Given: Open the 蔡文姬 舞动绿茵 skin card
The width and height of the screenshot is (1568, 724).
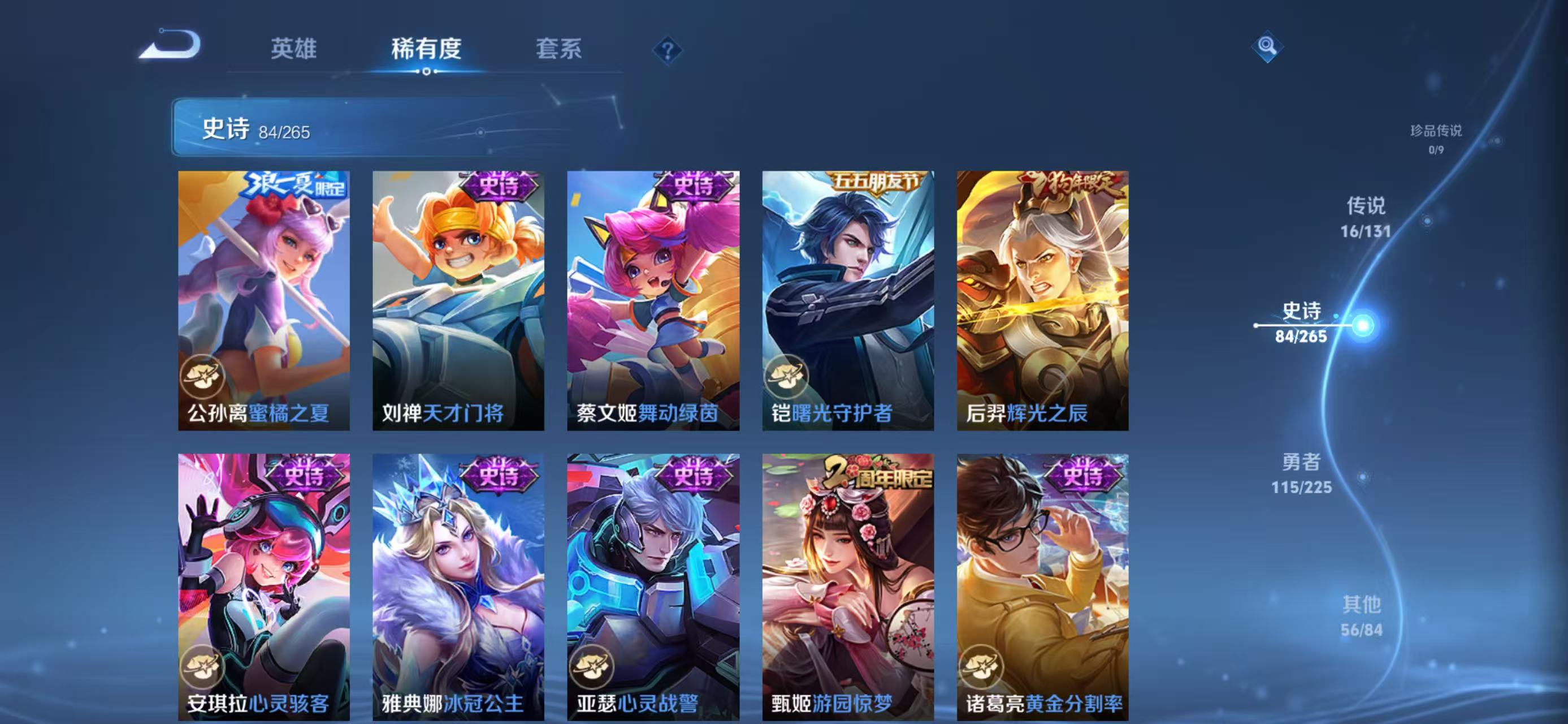Looking at the screenshot, I should (x=653, y=300).
